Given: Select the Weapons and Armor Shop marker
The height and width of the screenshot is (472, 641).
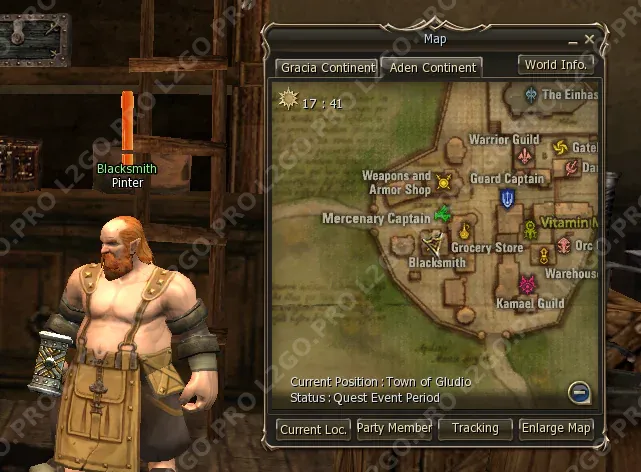Looking at the screenshot, I should 444,183.
